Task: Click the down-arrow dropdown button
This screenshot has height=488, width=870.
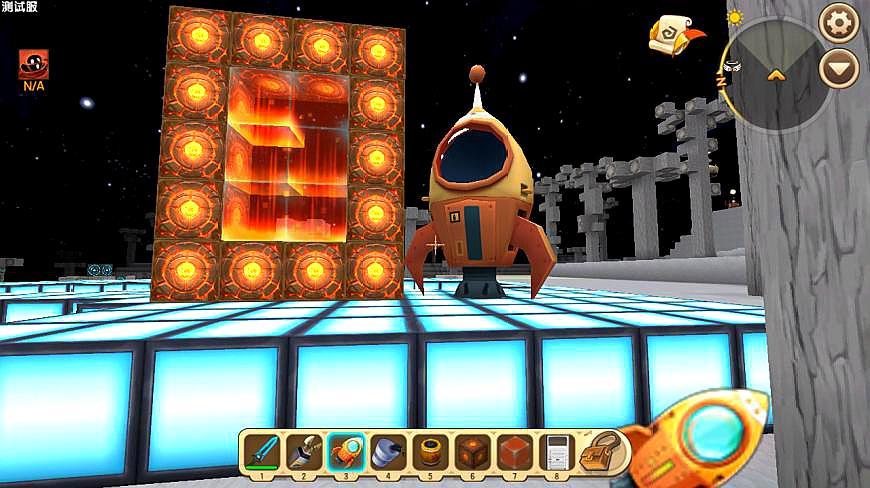Action: pos(838,69)
